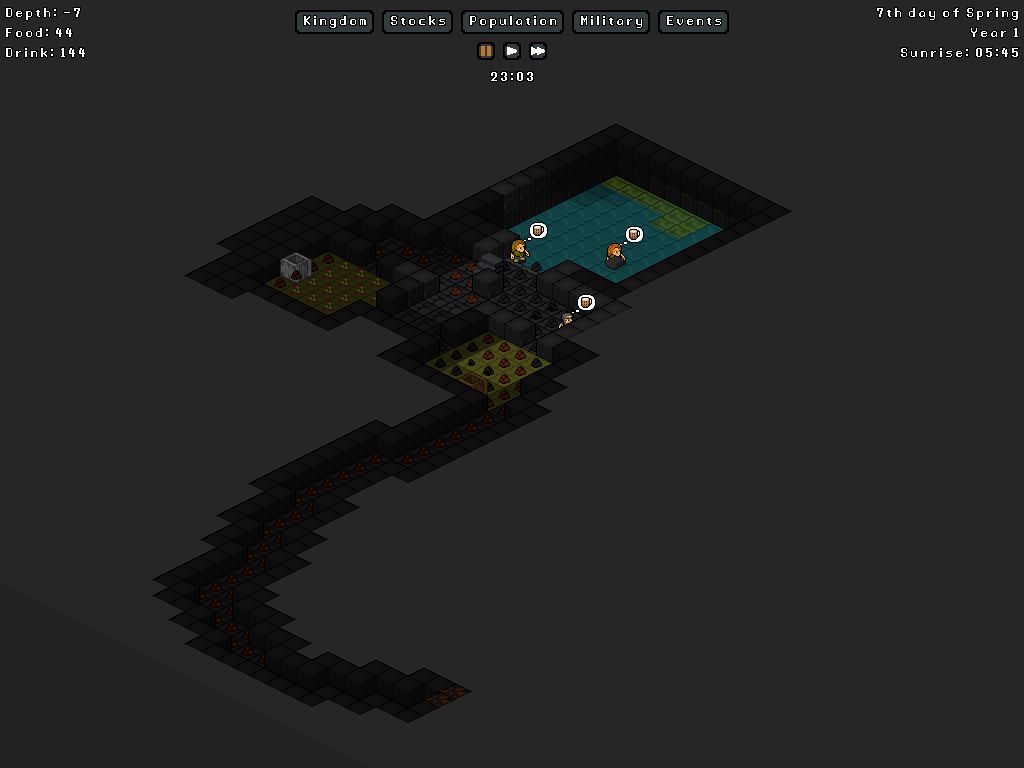Show the Population panel
The height and width of the screenshot is (768, 1024).
512,21
